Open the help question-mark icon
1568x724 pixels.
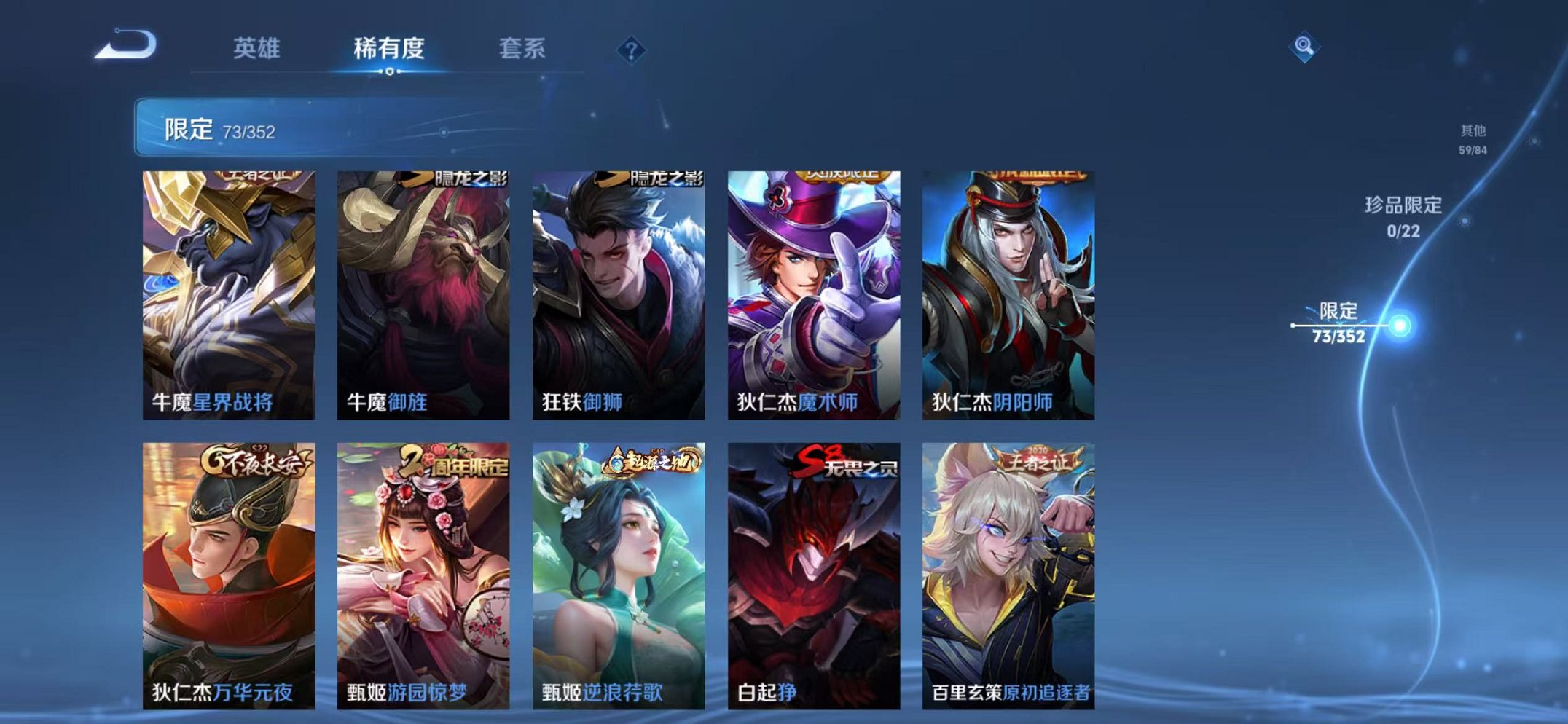[632, 50]
